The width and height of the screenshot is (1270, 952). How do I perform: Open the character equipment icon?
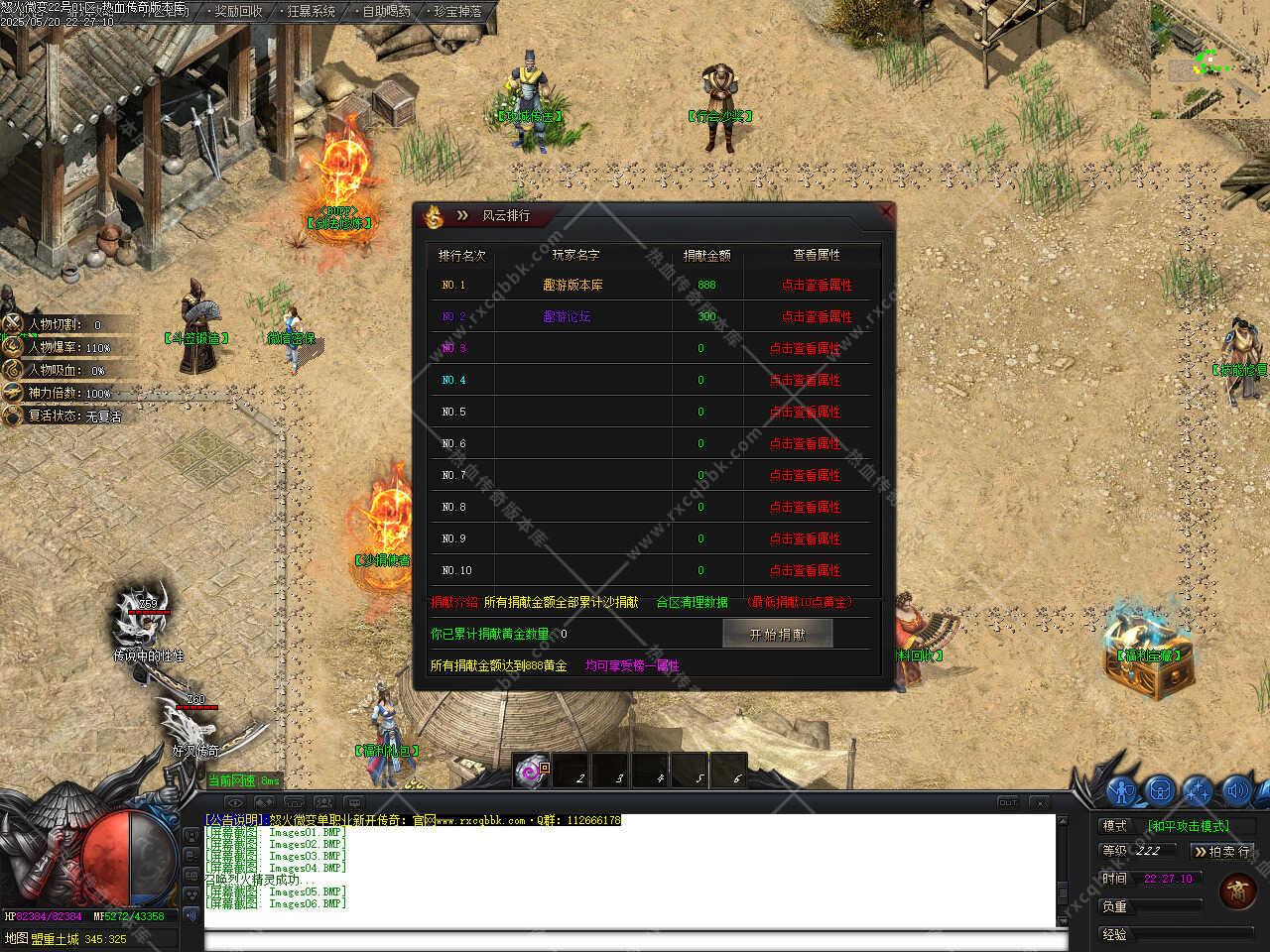coord(1122,790)
